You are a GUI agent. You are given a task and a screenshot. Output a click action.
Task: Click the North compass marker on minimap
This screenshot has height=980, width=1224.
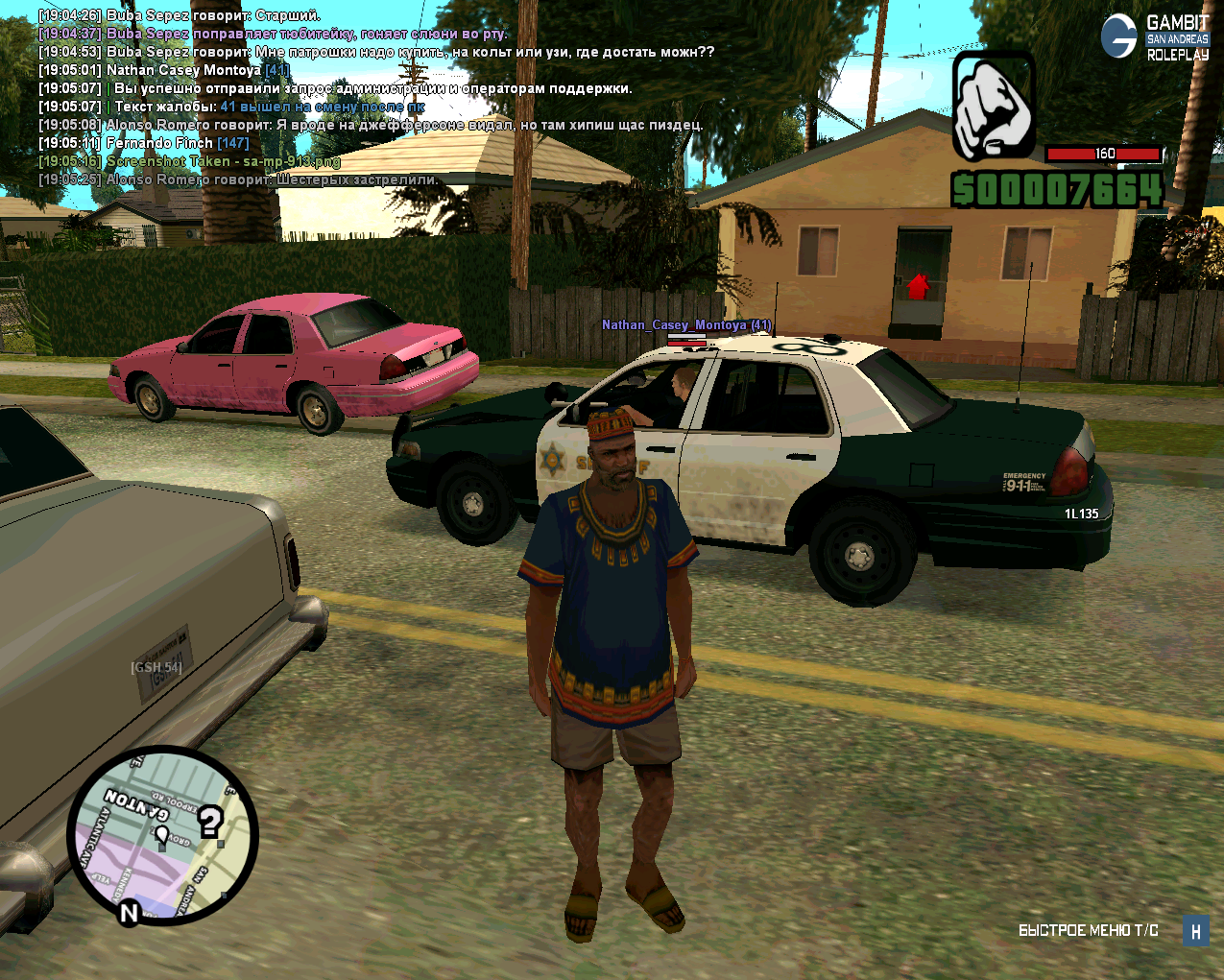pyautogui.click(x=129, y=912)
